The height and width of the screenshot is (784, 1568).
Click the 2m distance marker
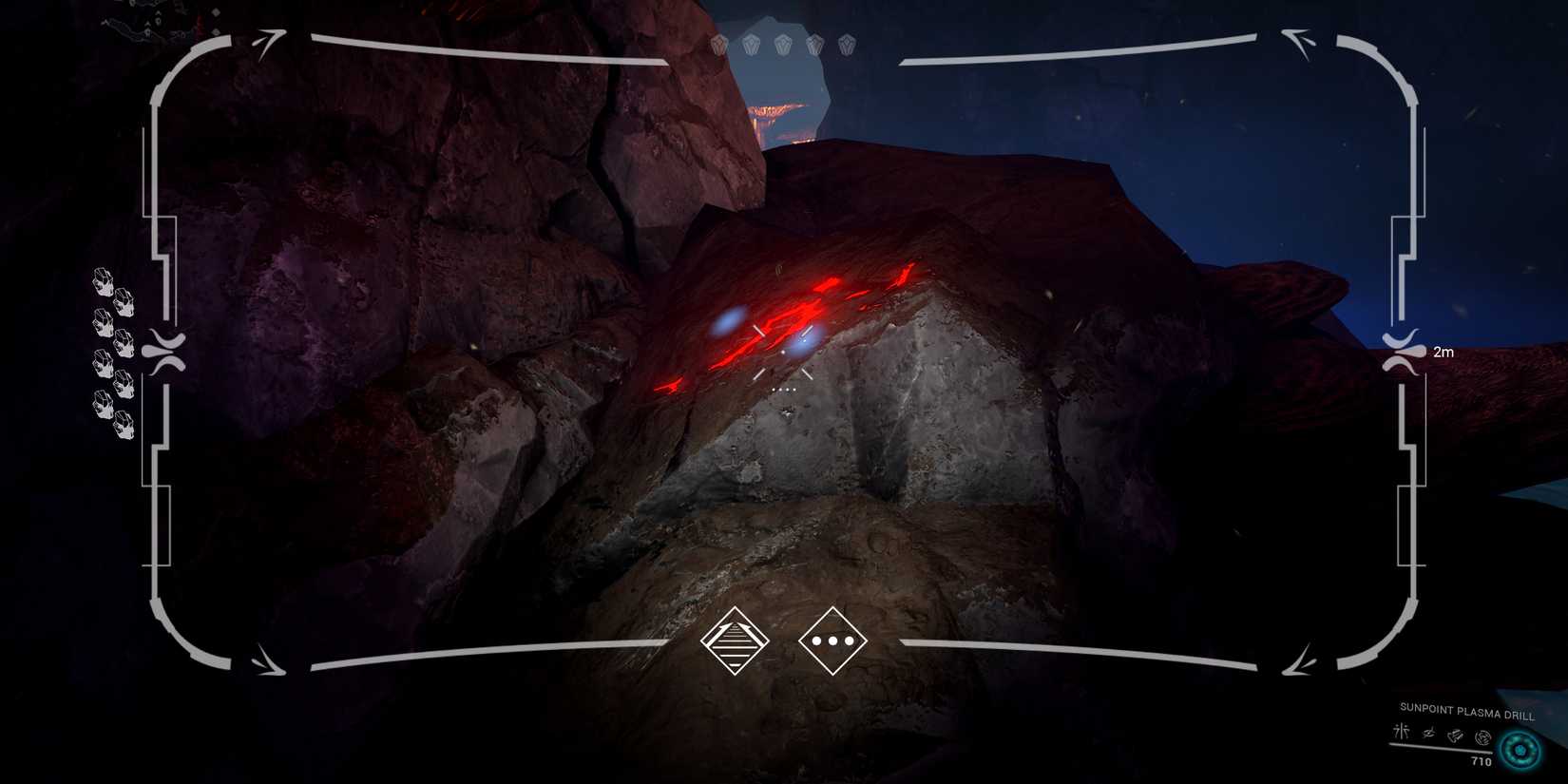tap(1444, 351)
